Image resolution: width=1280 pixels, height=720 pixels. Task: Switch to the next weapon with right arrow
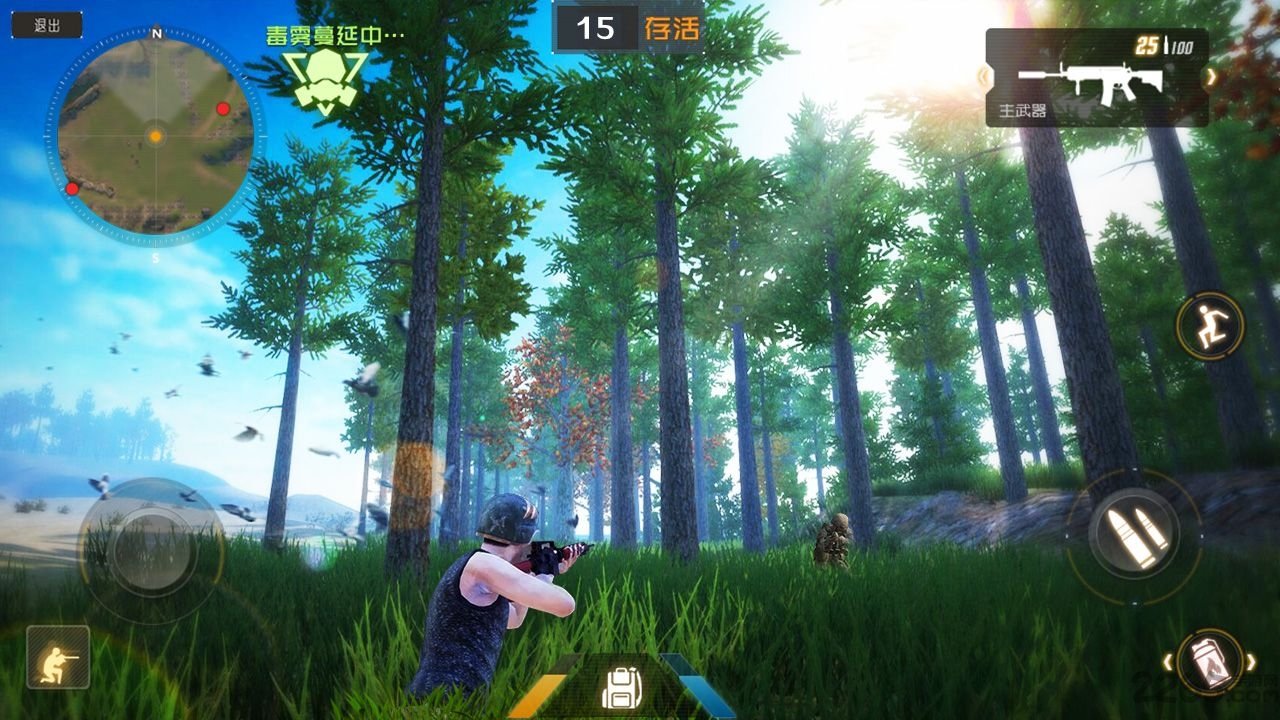point(1211,76)
